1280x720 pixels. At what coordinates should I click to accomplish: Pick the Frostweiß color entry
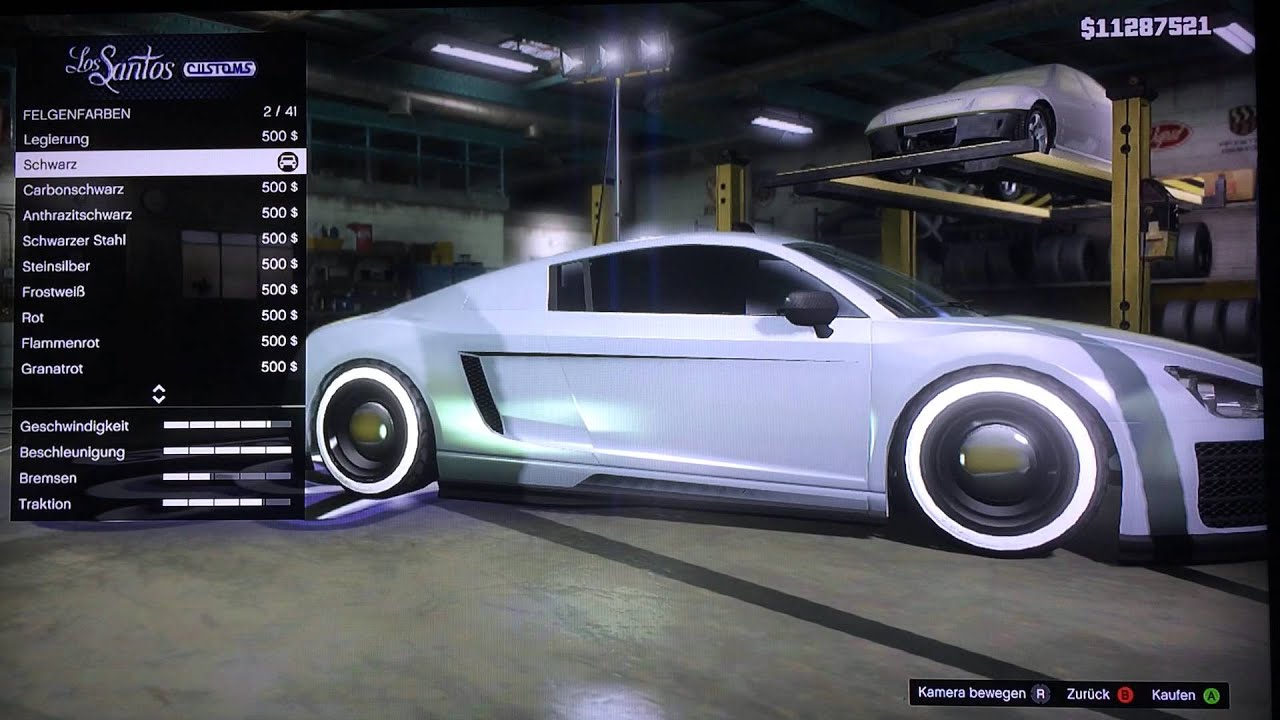click(158, 291)
